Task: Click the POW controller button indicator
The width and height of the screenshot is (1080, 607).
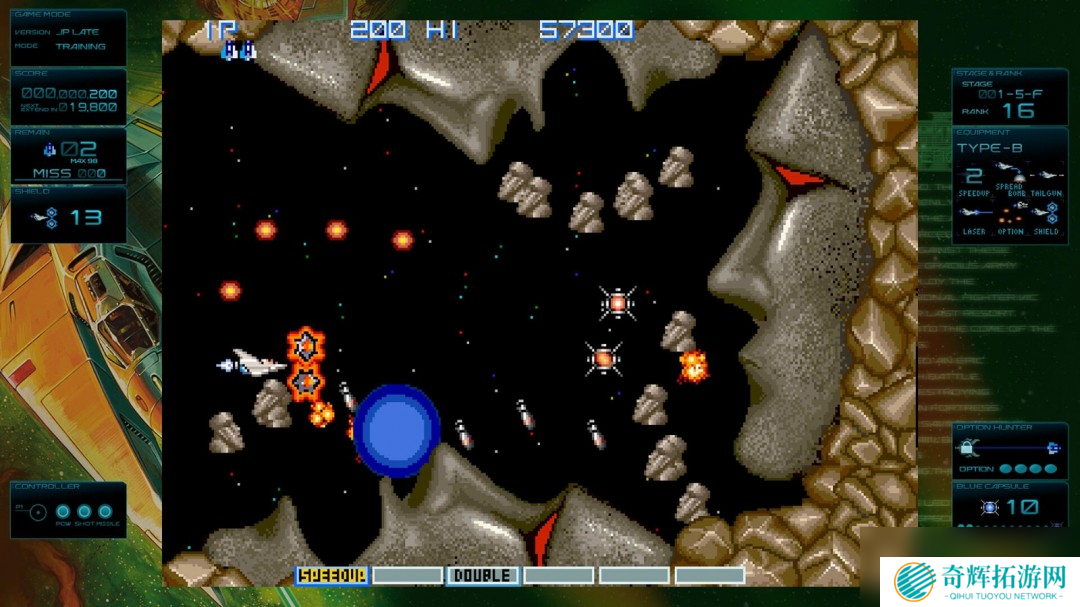Action: click(x=64, y=512)
